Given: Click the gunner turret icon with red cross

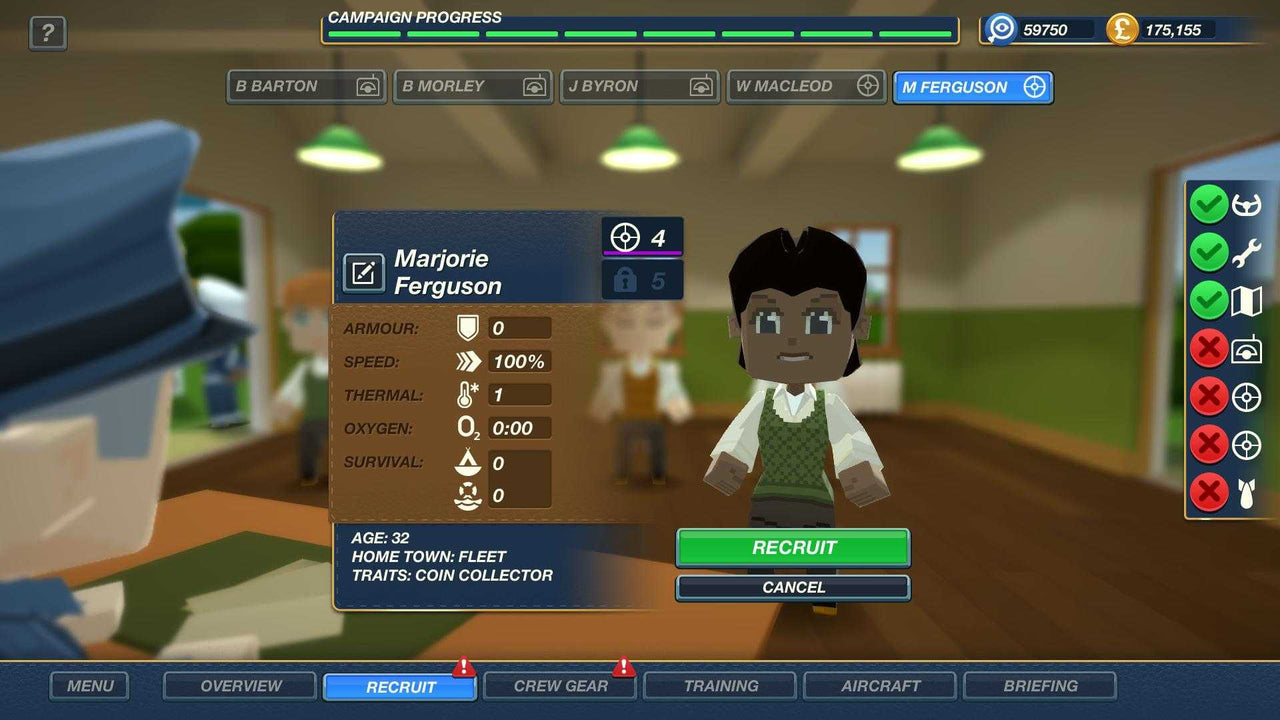Looking at the screenshot, I should click(1245, 395).
